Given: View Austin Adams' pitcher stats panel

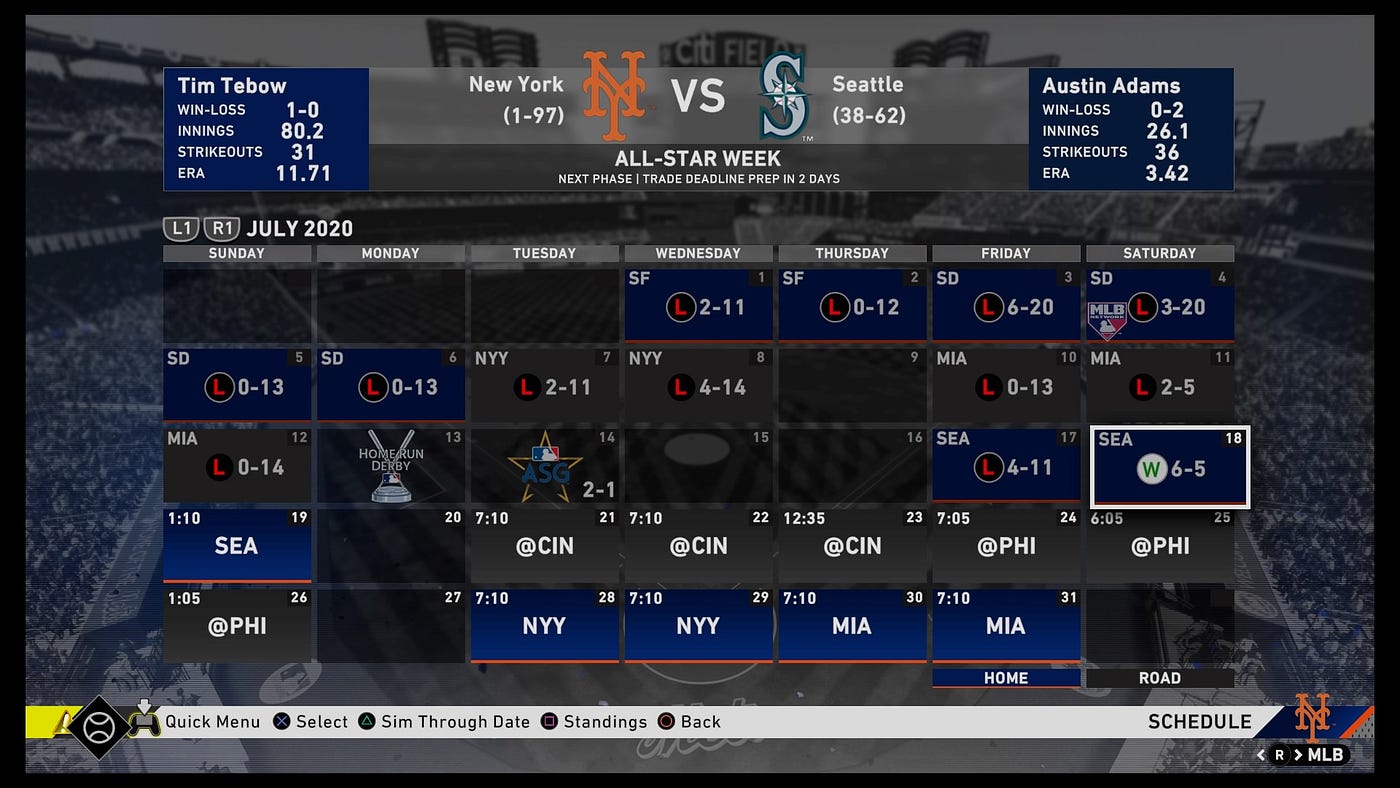Looking at the screenshot, I should (x=1130, y=129).
